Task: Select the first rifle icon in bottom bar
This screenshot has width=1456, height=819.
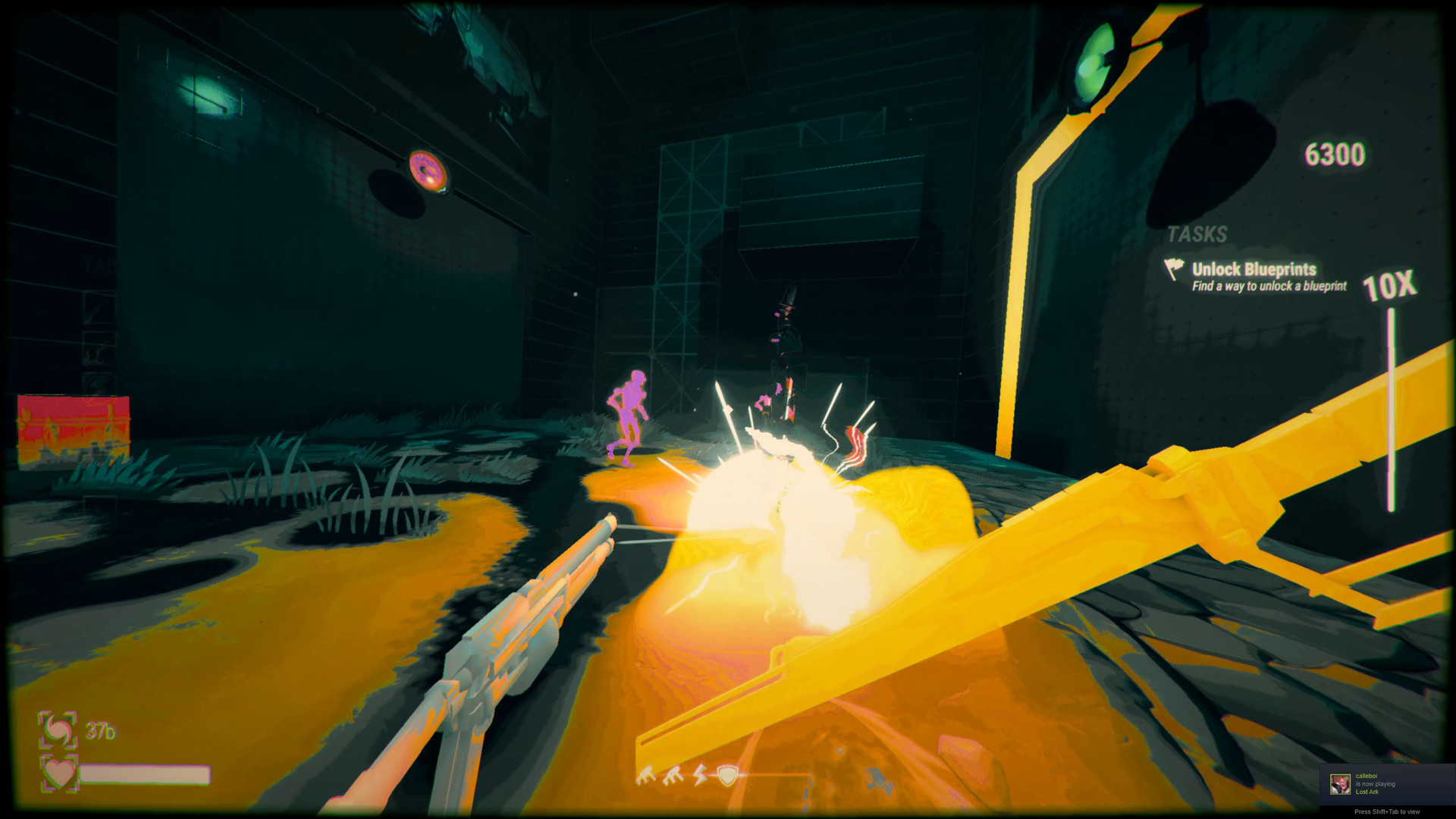Action: 645,773
